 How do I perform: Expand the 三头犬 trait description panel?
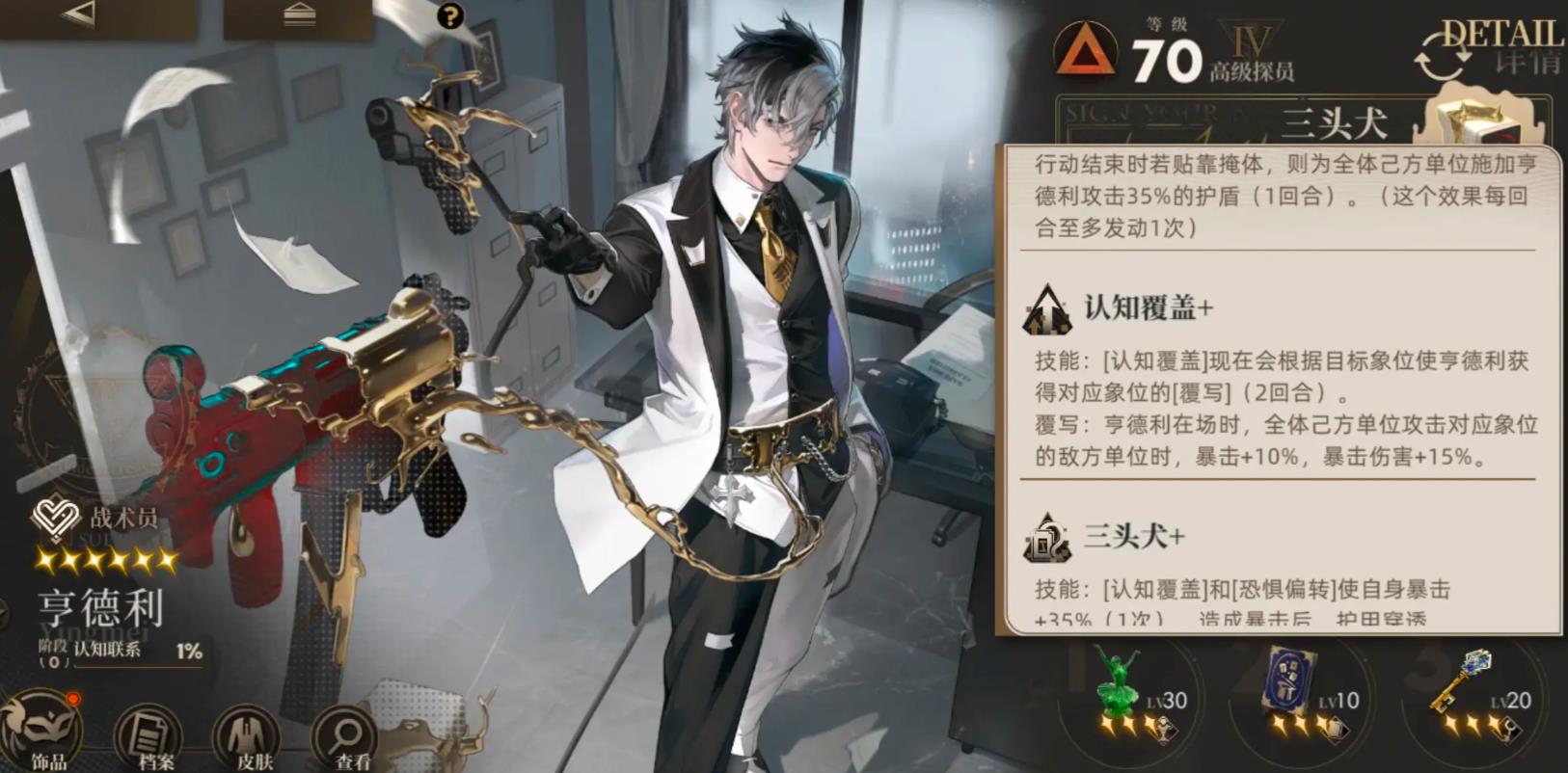pos(1335,120)
